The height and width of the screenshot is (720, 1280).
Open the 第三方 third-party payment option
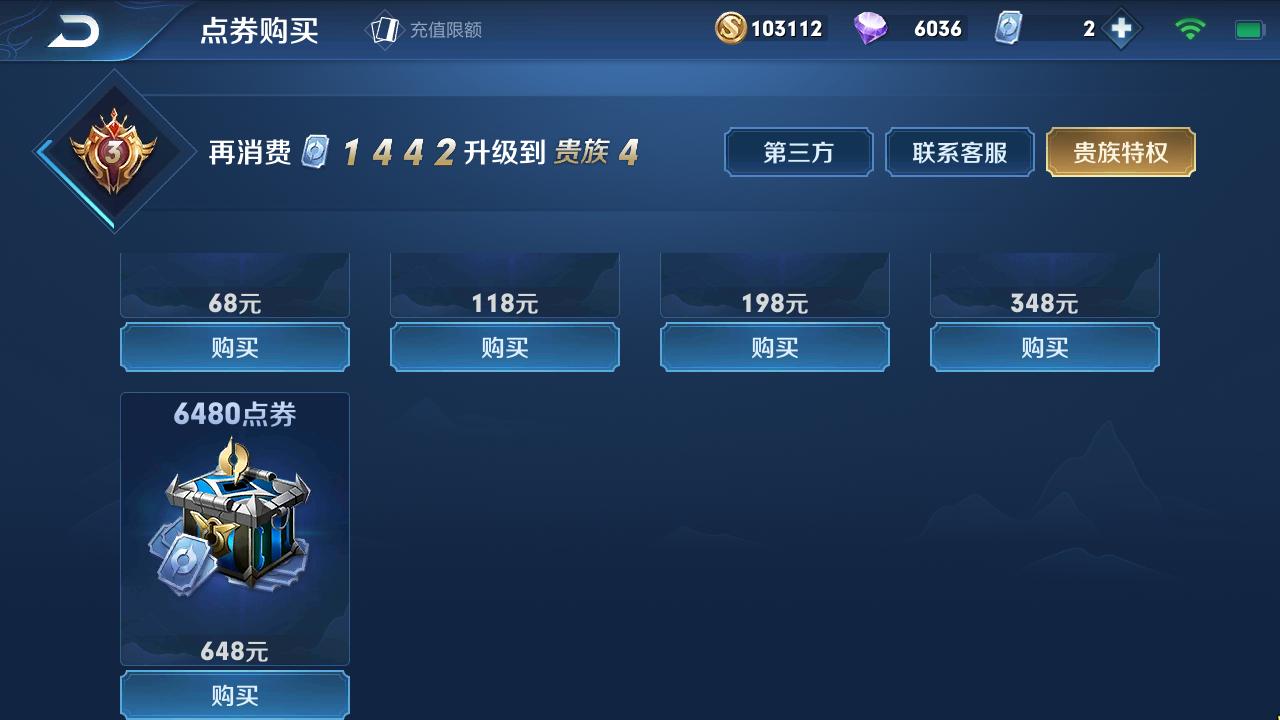(798, 152)
